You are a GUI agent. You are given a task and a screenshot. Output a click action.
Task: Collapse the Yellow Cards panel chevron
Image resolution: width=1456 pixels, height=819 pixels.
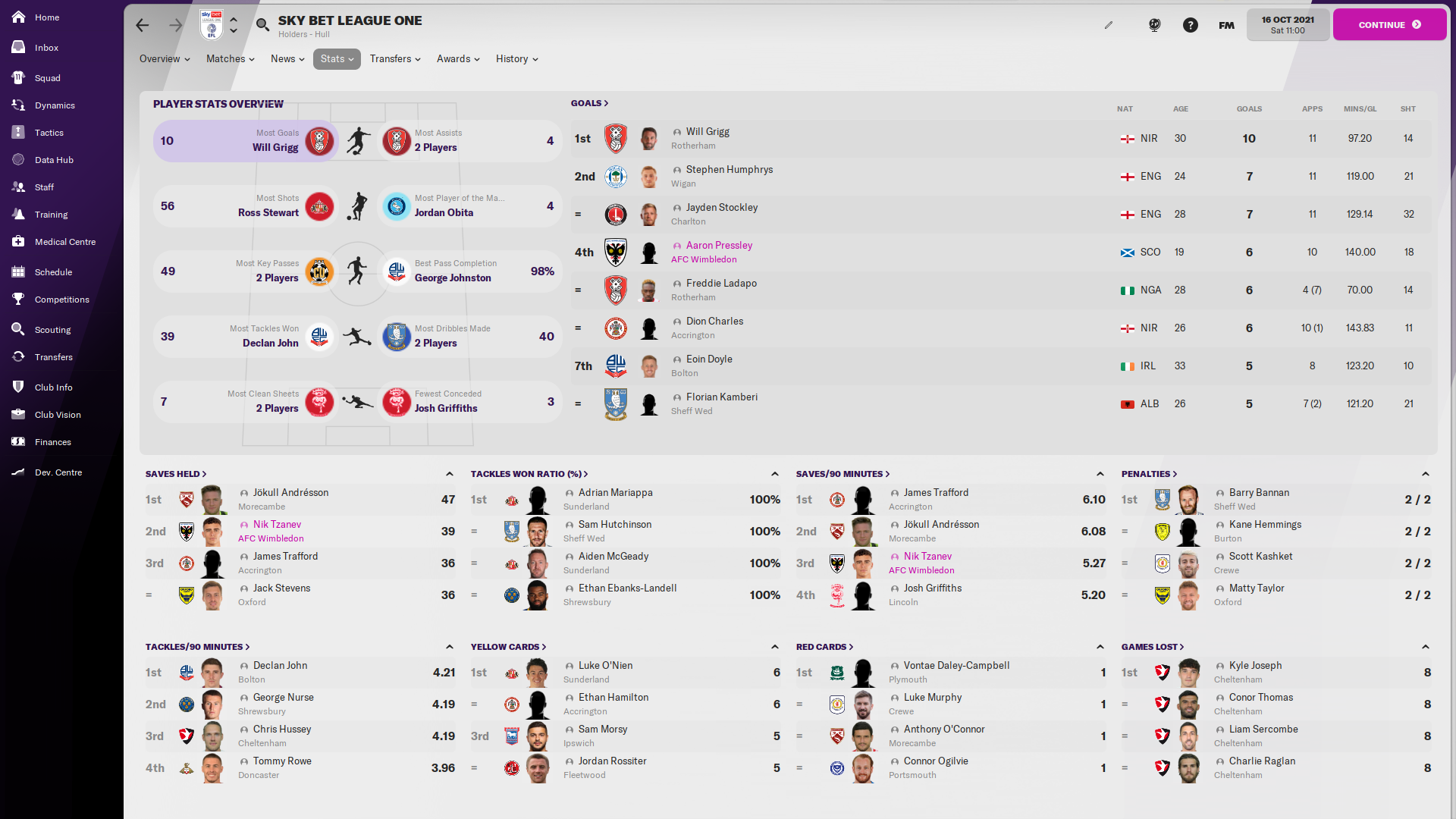pyautogui.click(x=775, y=646)
